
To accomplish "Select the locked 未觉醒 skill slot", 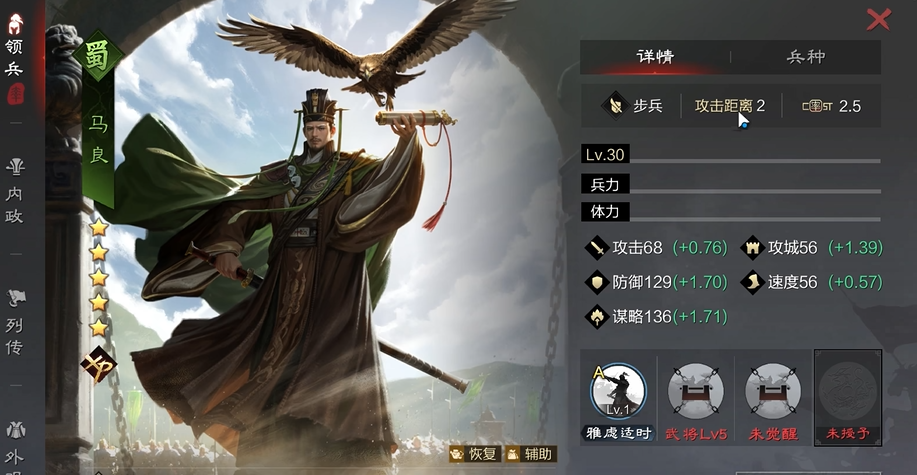I will click(772, 391).
